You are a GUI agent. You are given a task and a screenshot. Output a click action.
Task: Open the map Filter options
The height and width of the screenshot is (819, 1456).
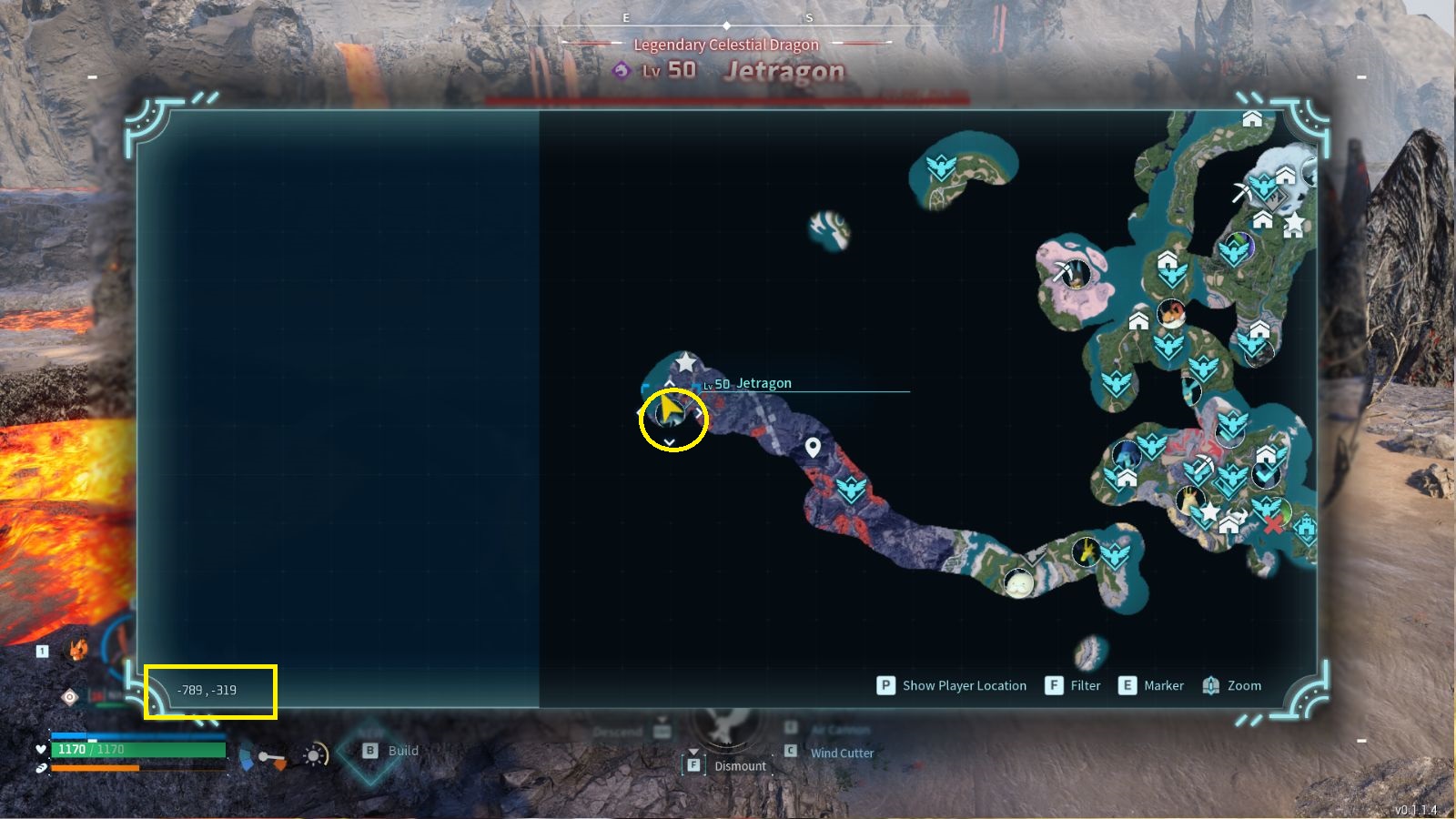point(1053,685)
